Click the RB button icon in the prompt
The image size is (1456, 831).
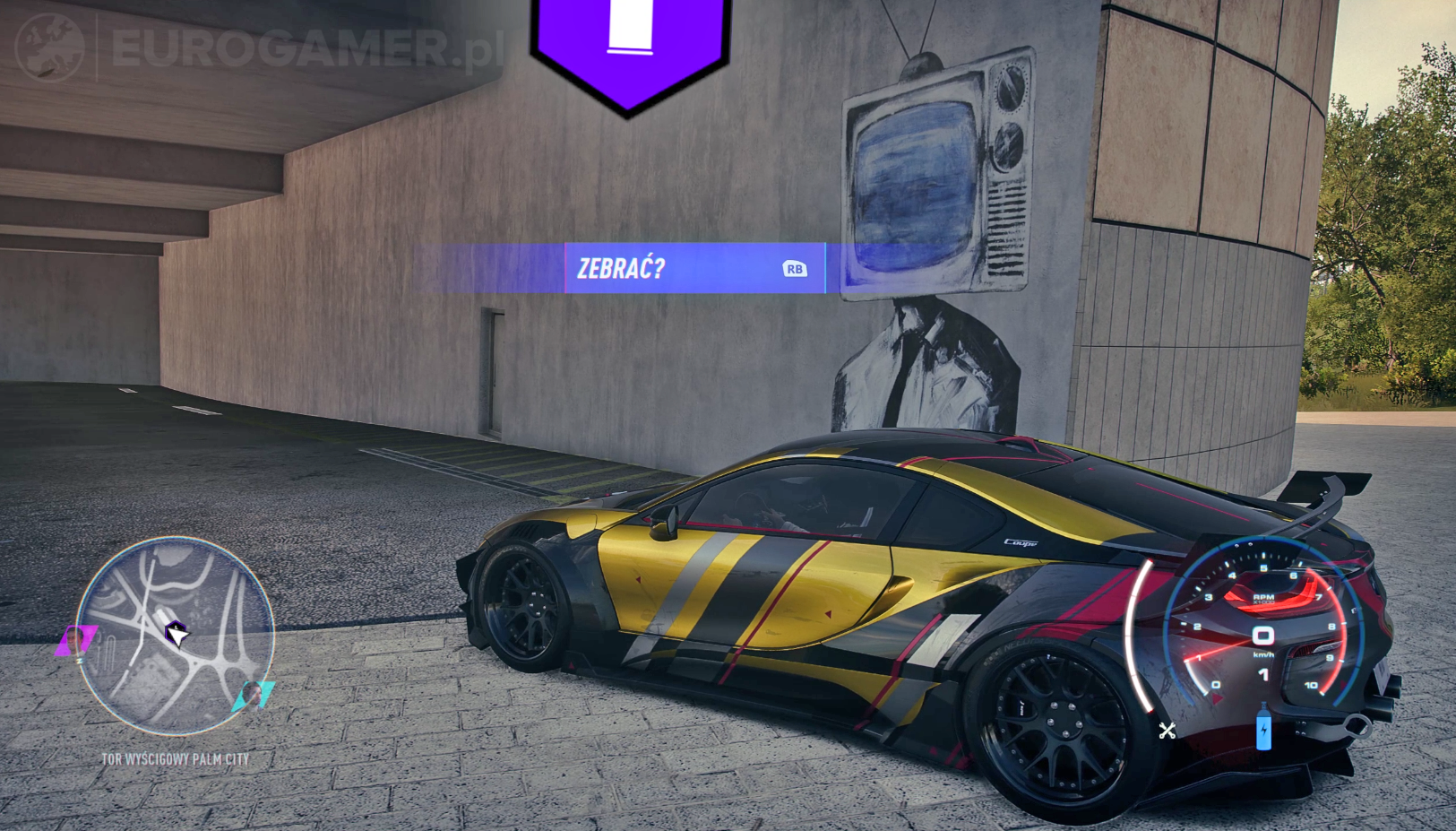click(796, 268)
